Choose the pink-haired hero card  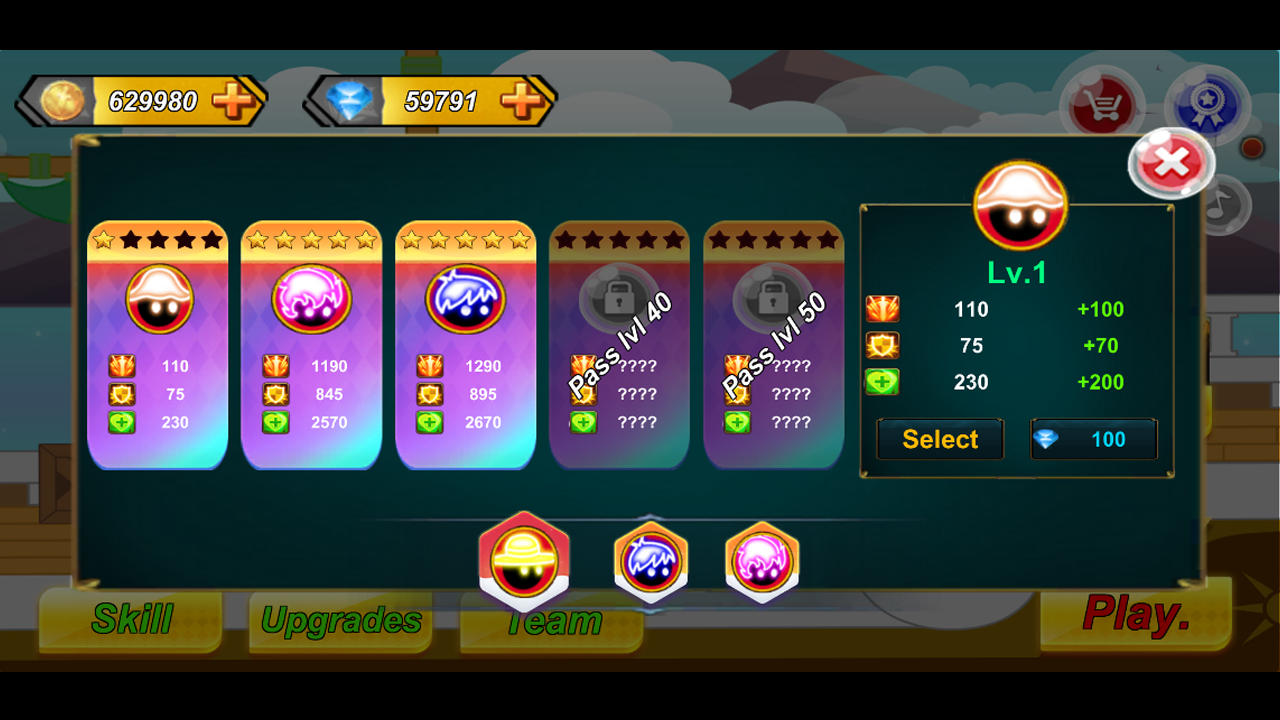(x=311, y=345)
